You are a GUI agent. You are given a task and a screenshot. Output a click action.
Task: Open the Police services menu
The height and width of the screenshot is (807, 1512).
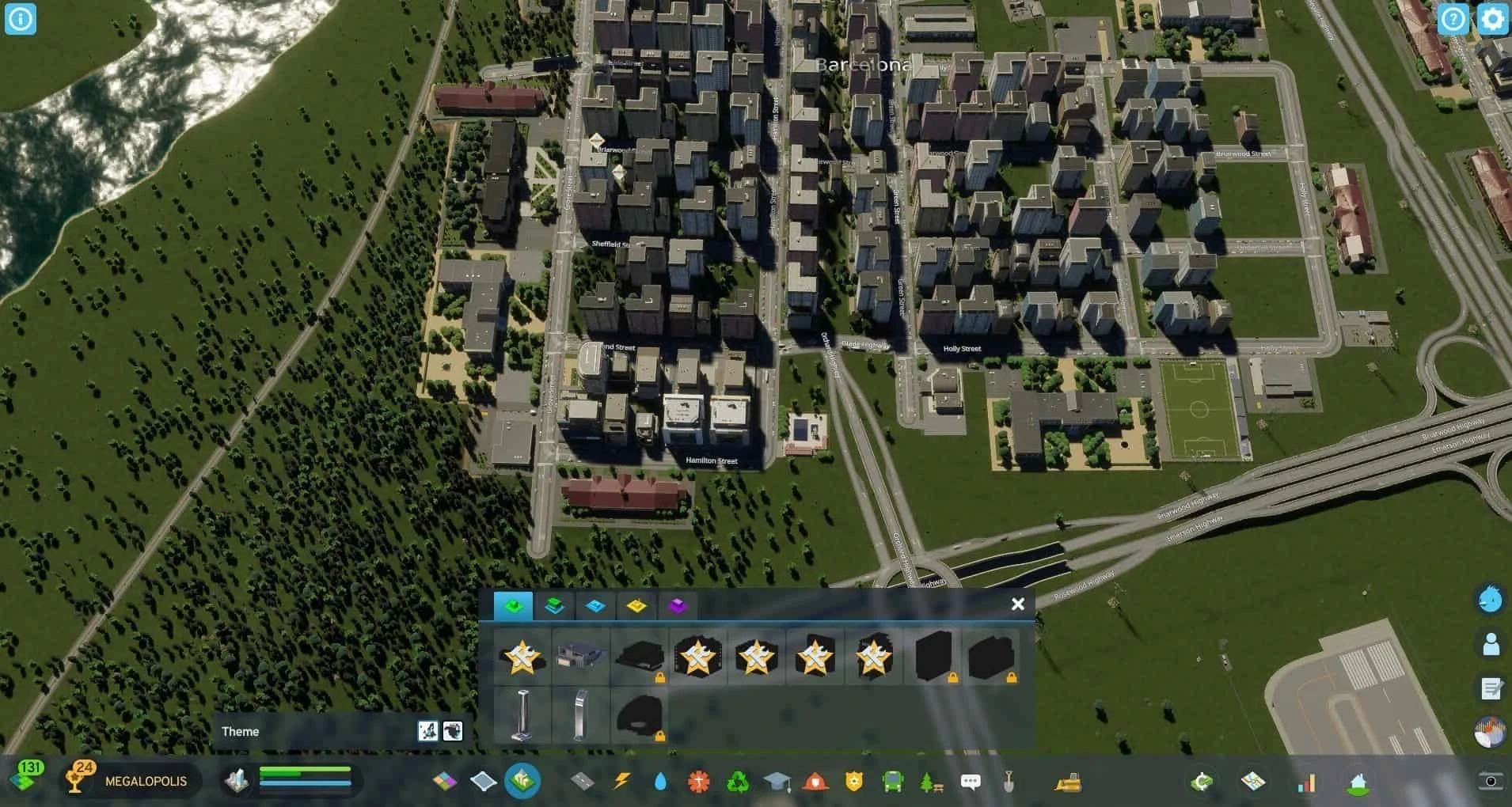(853, 782)
